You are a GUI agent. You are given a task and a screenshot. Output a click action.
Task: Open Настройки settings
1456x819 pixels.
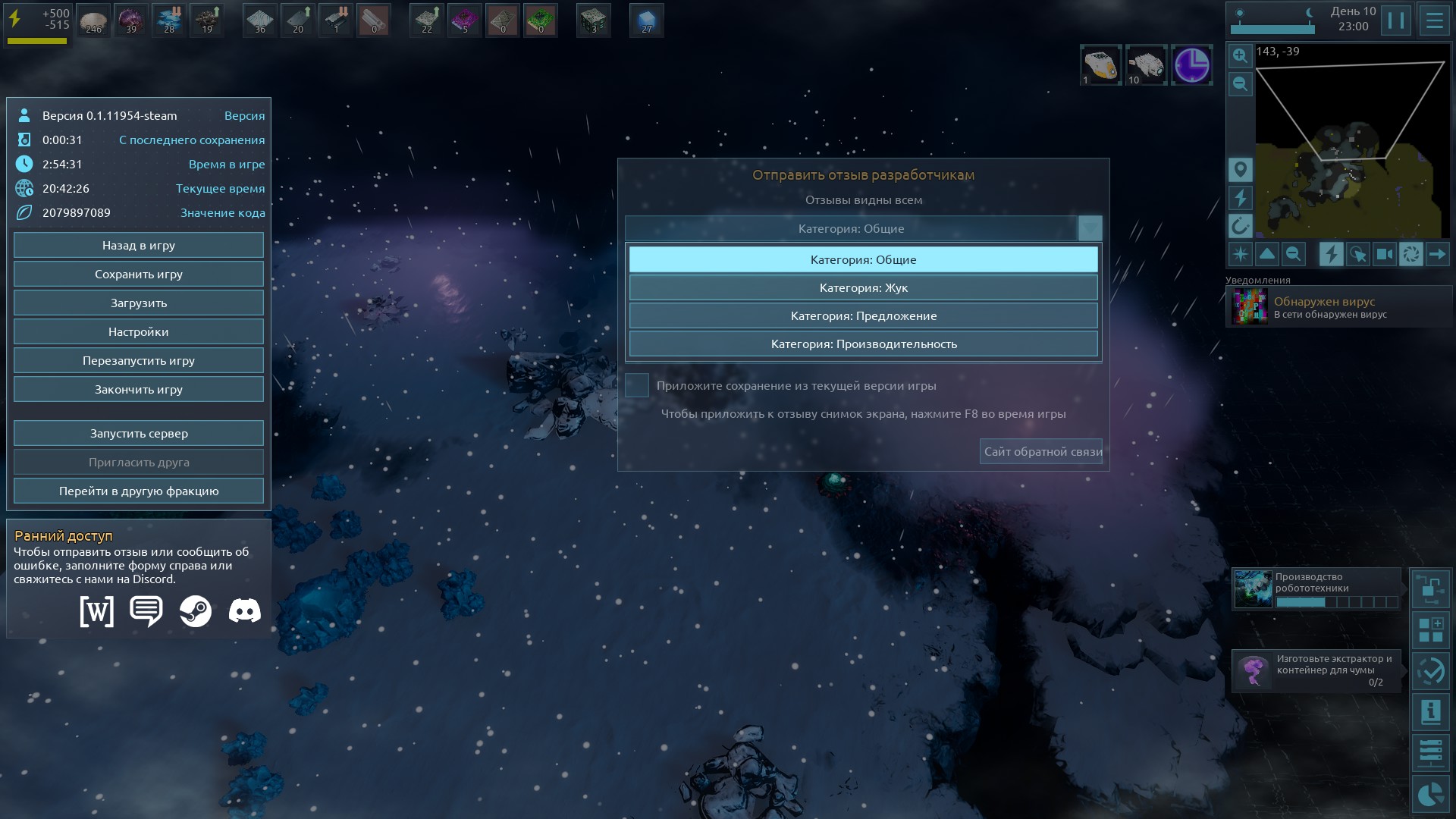(139, 332)
